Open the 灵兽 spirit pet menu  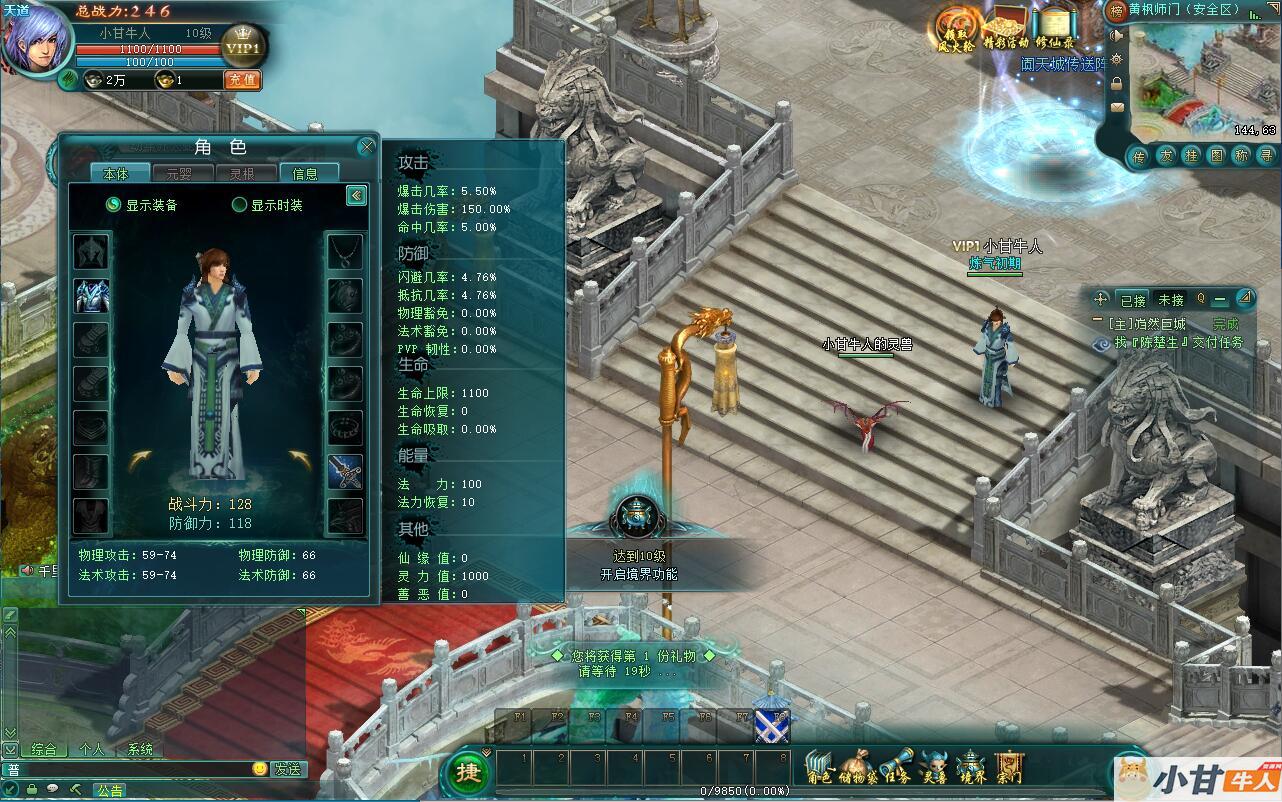934,768
